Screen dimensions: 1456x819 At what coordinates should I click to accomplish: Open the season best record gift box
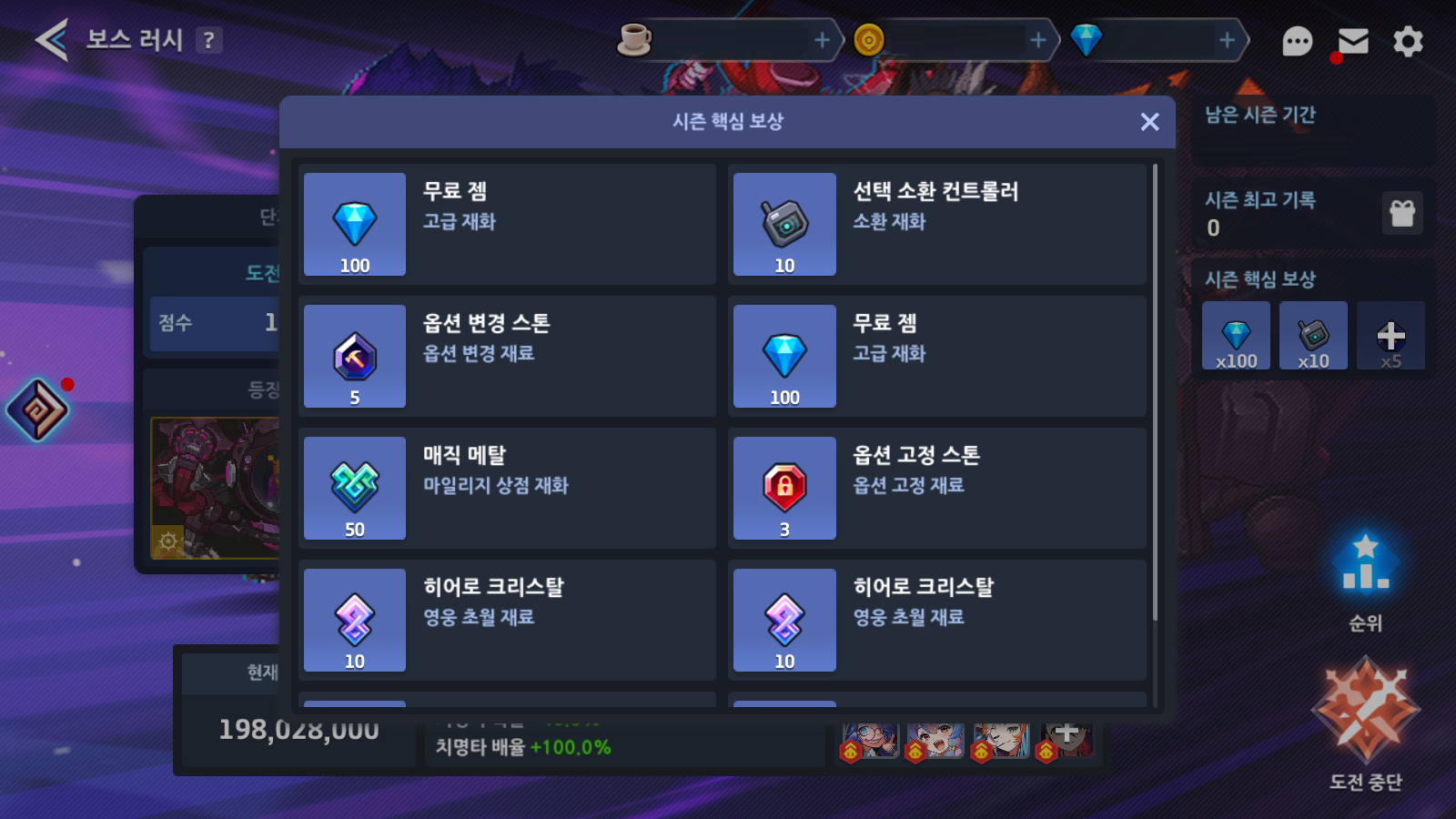1402,214
